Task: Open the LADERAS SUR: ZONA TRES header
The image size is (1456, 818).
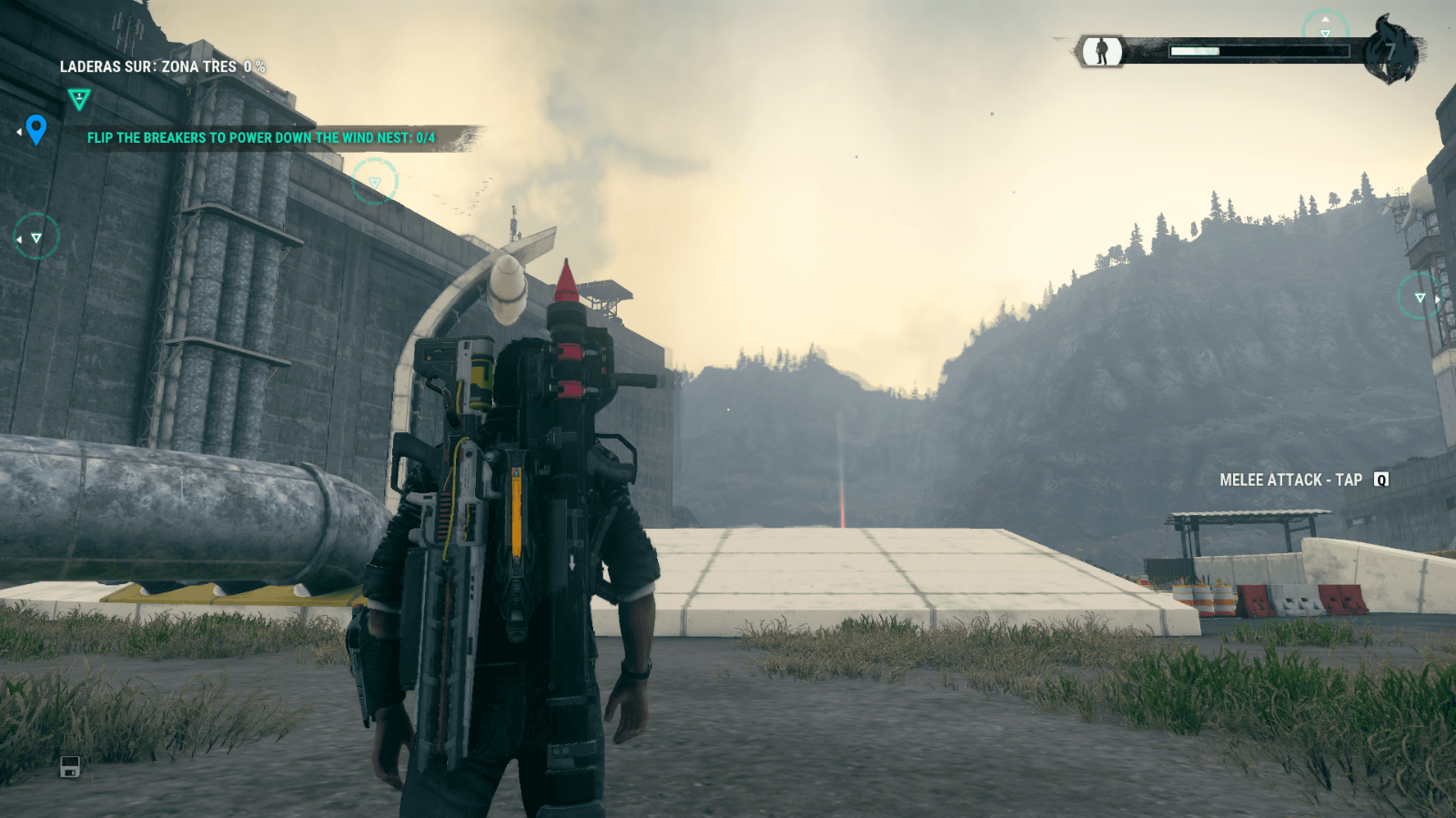Action: 162,66
